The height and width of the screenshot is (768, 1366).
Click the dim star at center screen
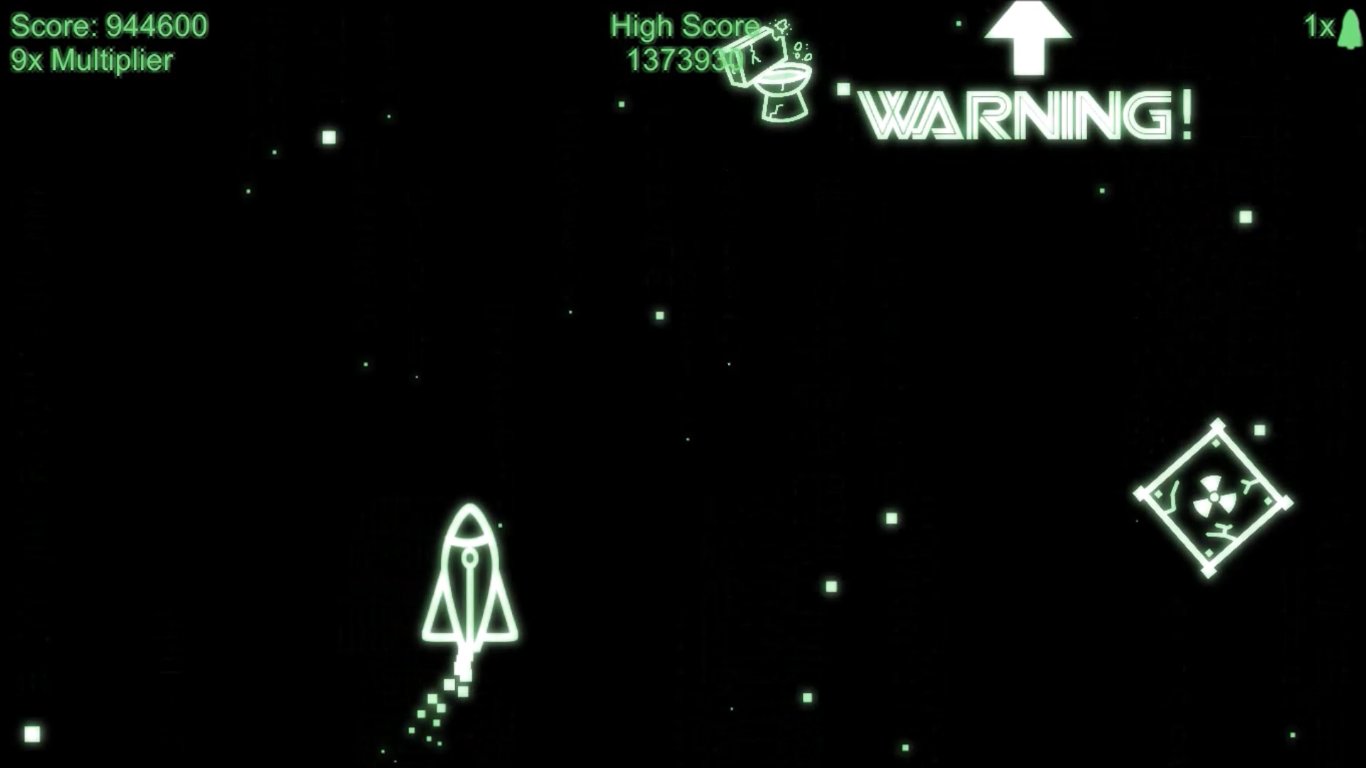[687, 440]
